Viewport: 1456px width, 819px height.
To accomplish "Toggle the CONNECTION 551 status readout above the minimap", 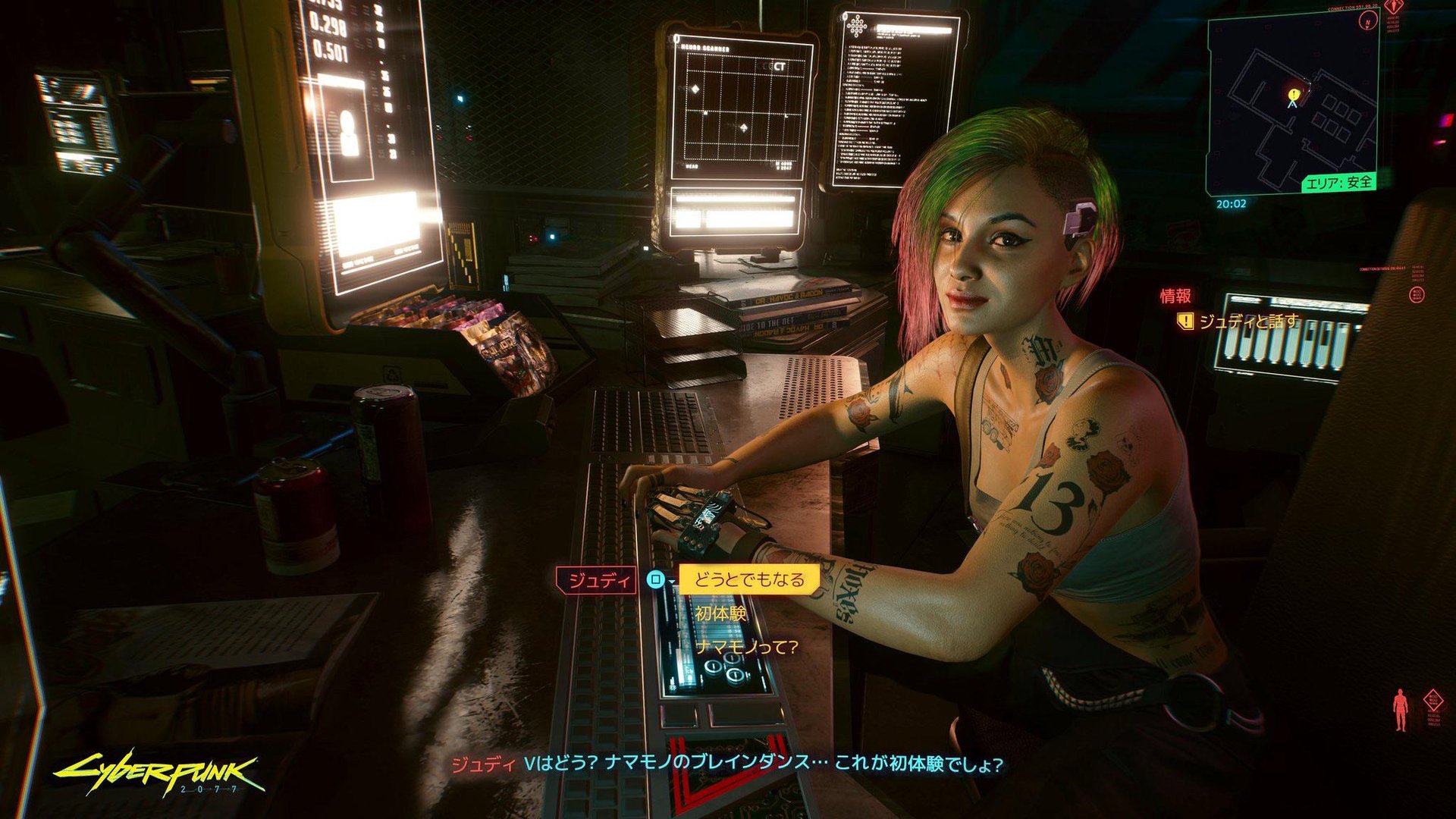I will pos(1353,8).
